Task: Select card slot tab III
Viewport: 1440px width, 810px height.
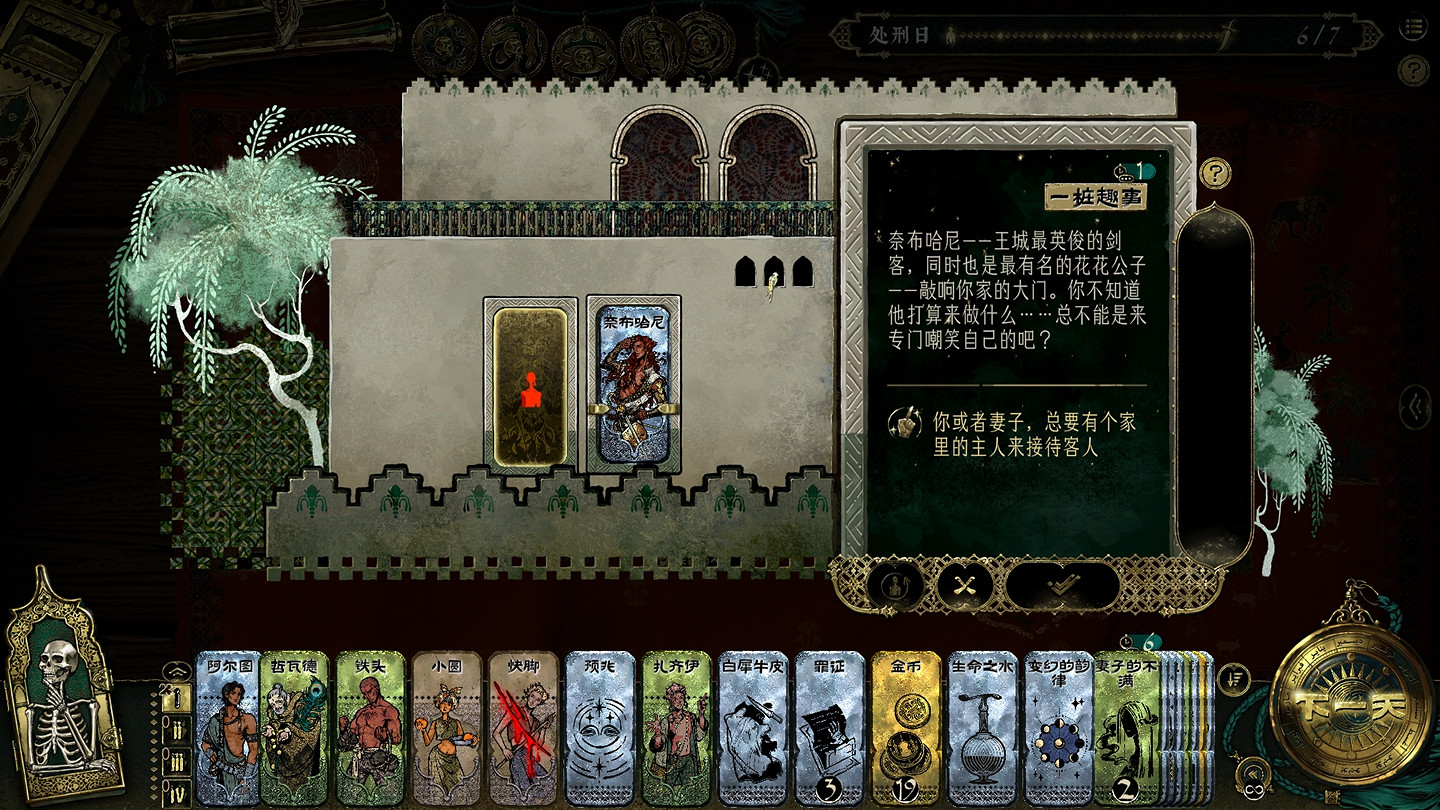Action: [x=176, y=761]
